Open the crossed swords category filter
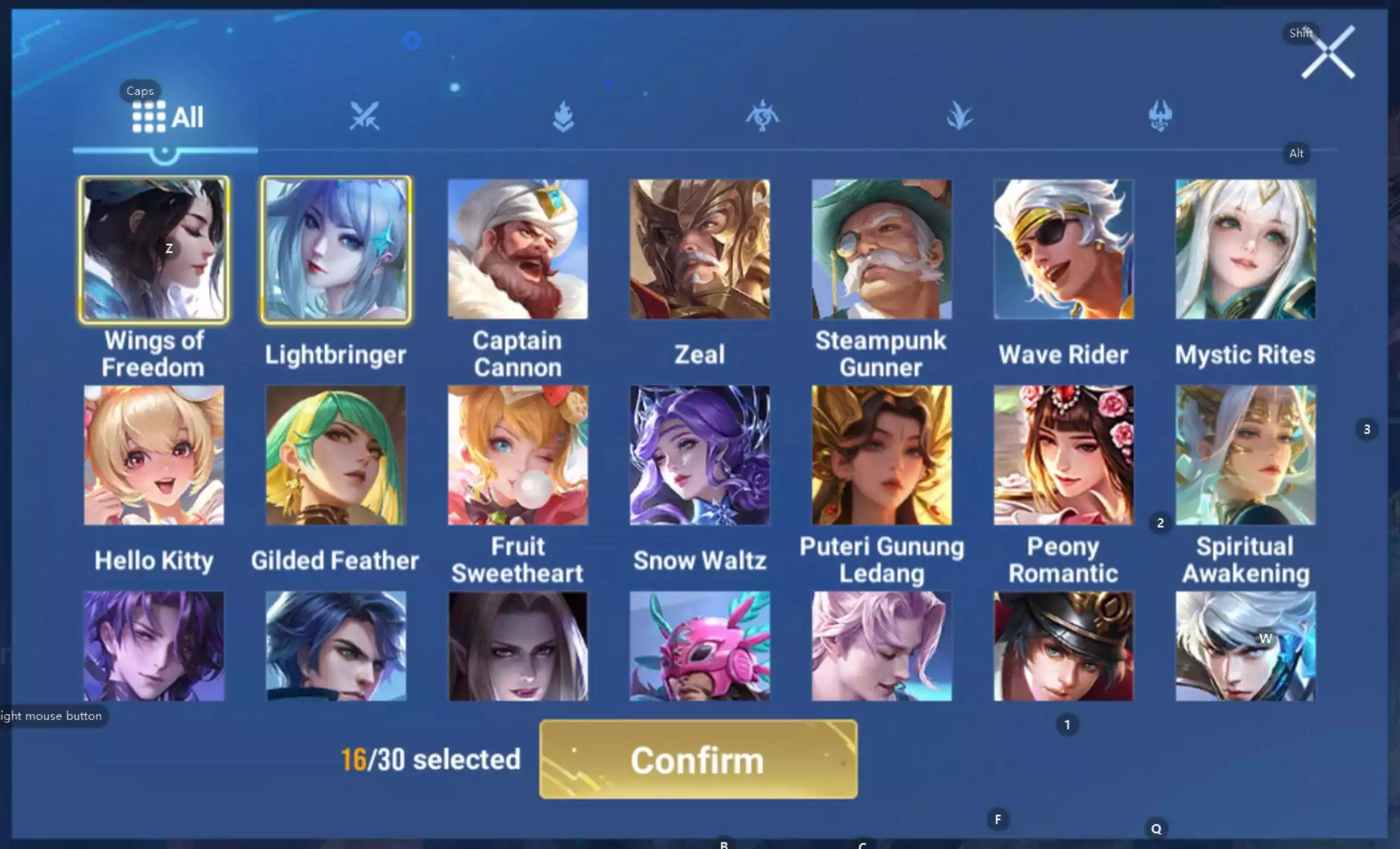The image size is (1400, 849). (364, 116)
